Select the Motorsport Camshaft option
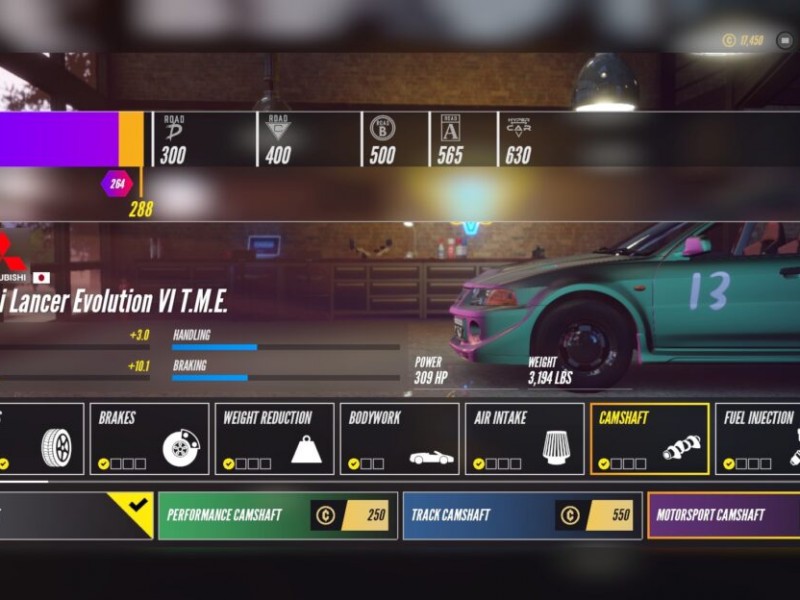Viewport: 800px width, 600px height. [724, 515]
